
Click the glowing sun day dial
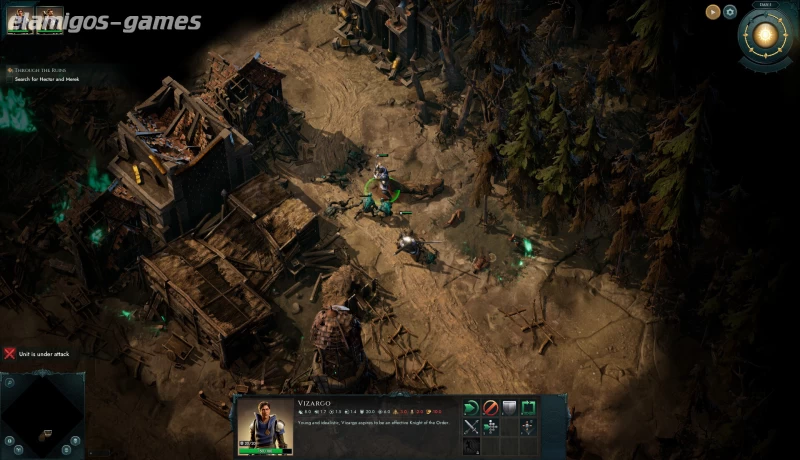click(766, 37)
